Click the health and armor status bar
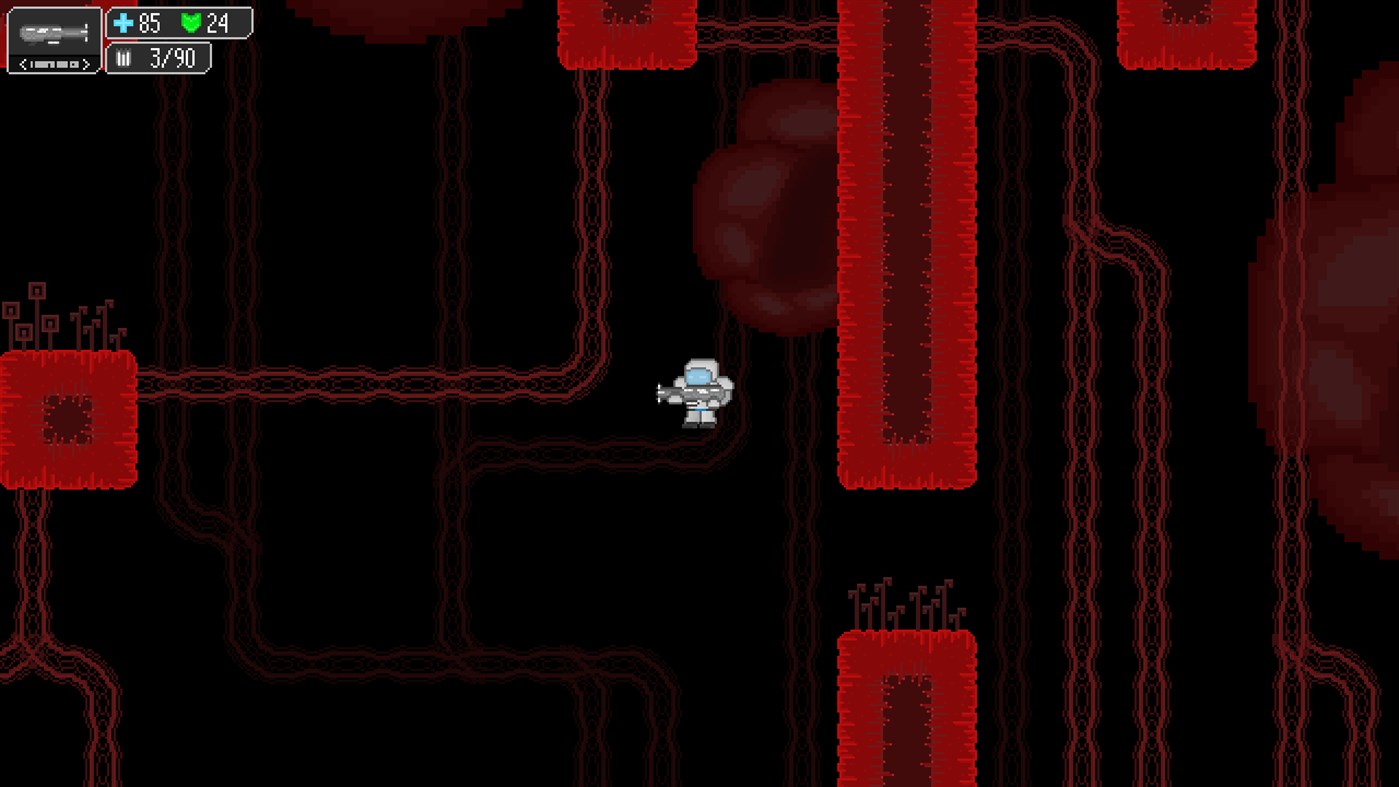The image size is (1399, 787). click(x=178, y=23)
